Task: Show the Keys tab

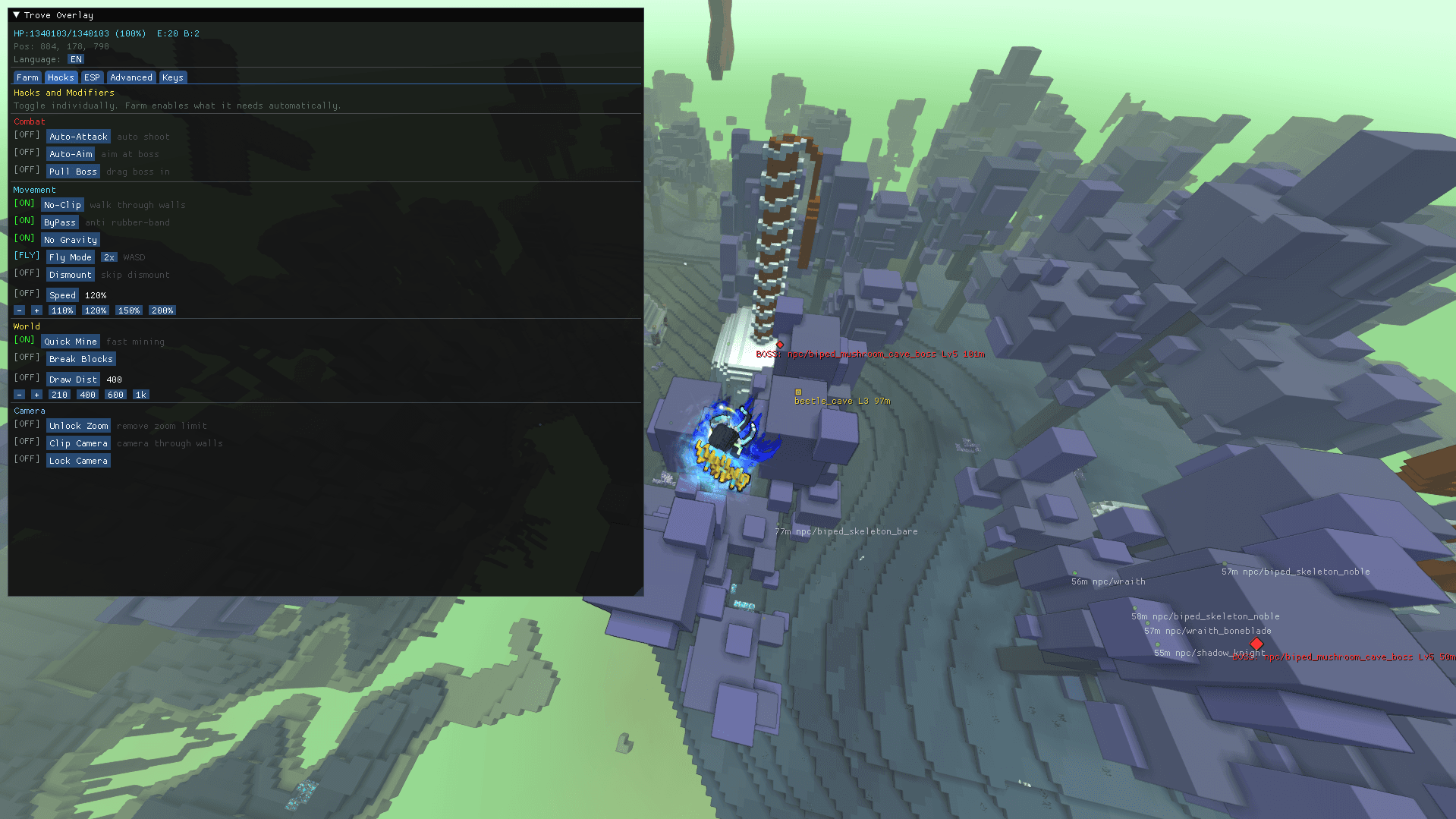Action: coord(172,77)
